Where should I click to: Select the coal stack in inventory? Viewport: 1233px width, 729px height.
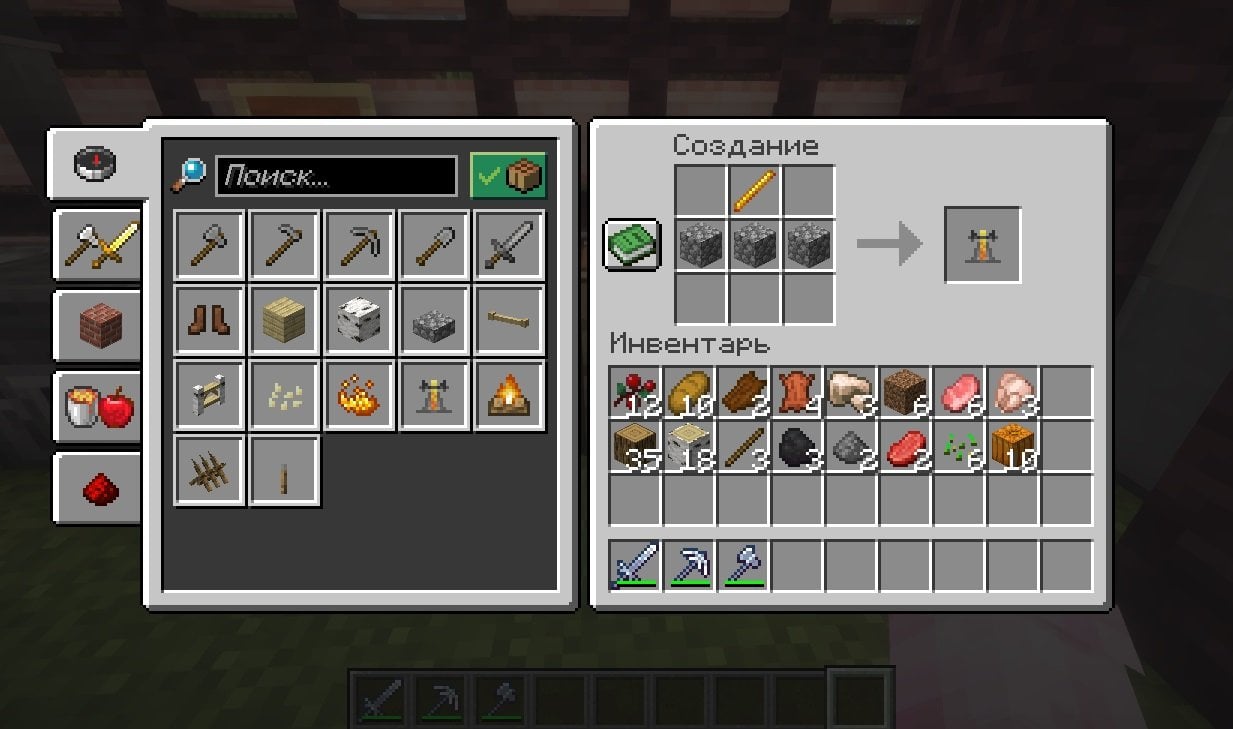(797, 446)
